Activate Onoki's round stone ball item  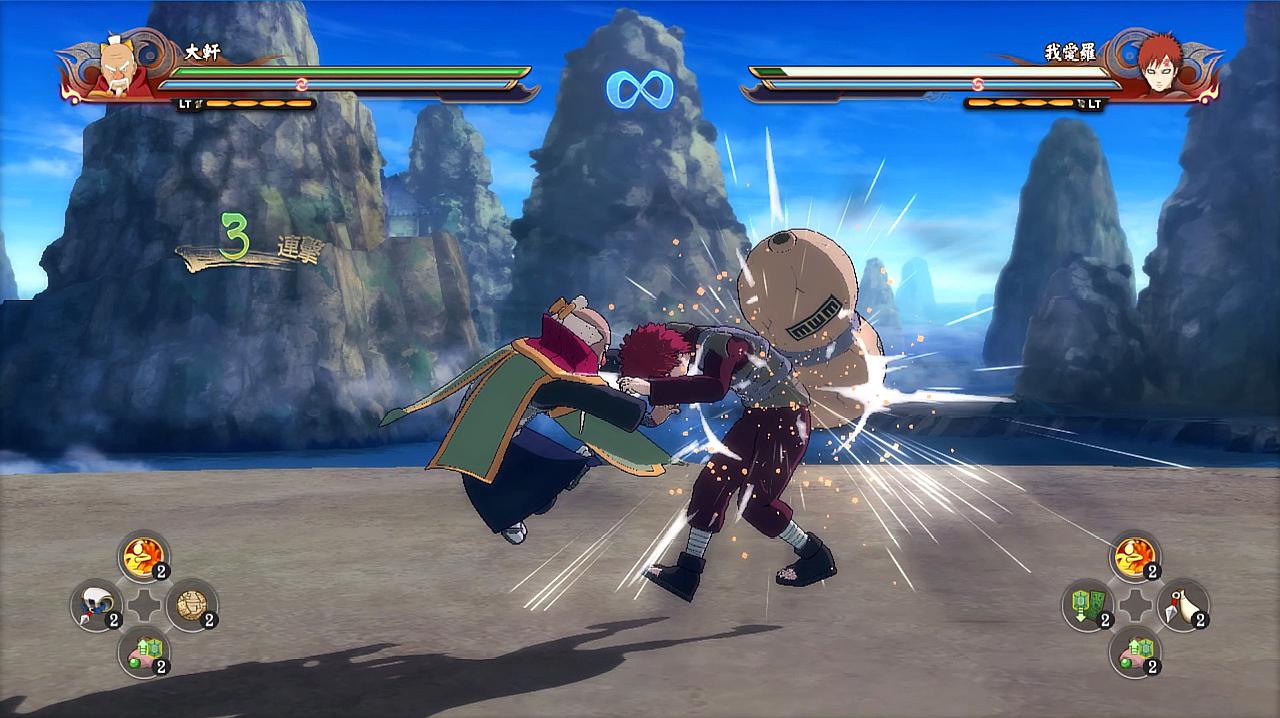click(191, 604)
